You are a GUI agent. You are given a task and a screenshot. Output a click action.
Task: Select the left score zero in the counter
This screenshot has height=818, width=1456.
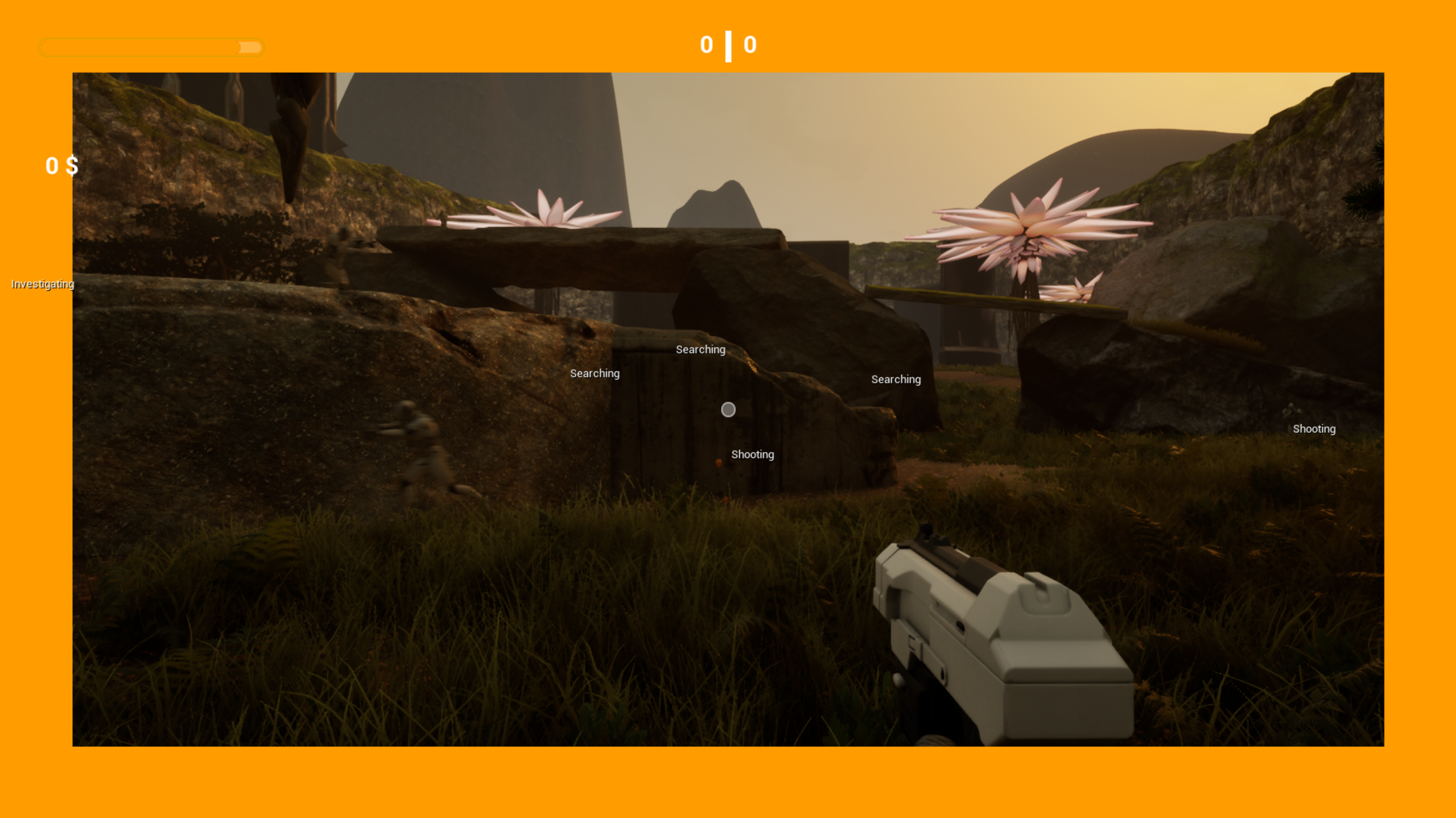tap(706, 44)
